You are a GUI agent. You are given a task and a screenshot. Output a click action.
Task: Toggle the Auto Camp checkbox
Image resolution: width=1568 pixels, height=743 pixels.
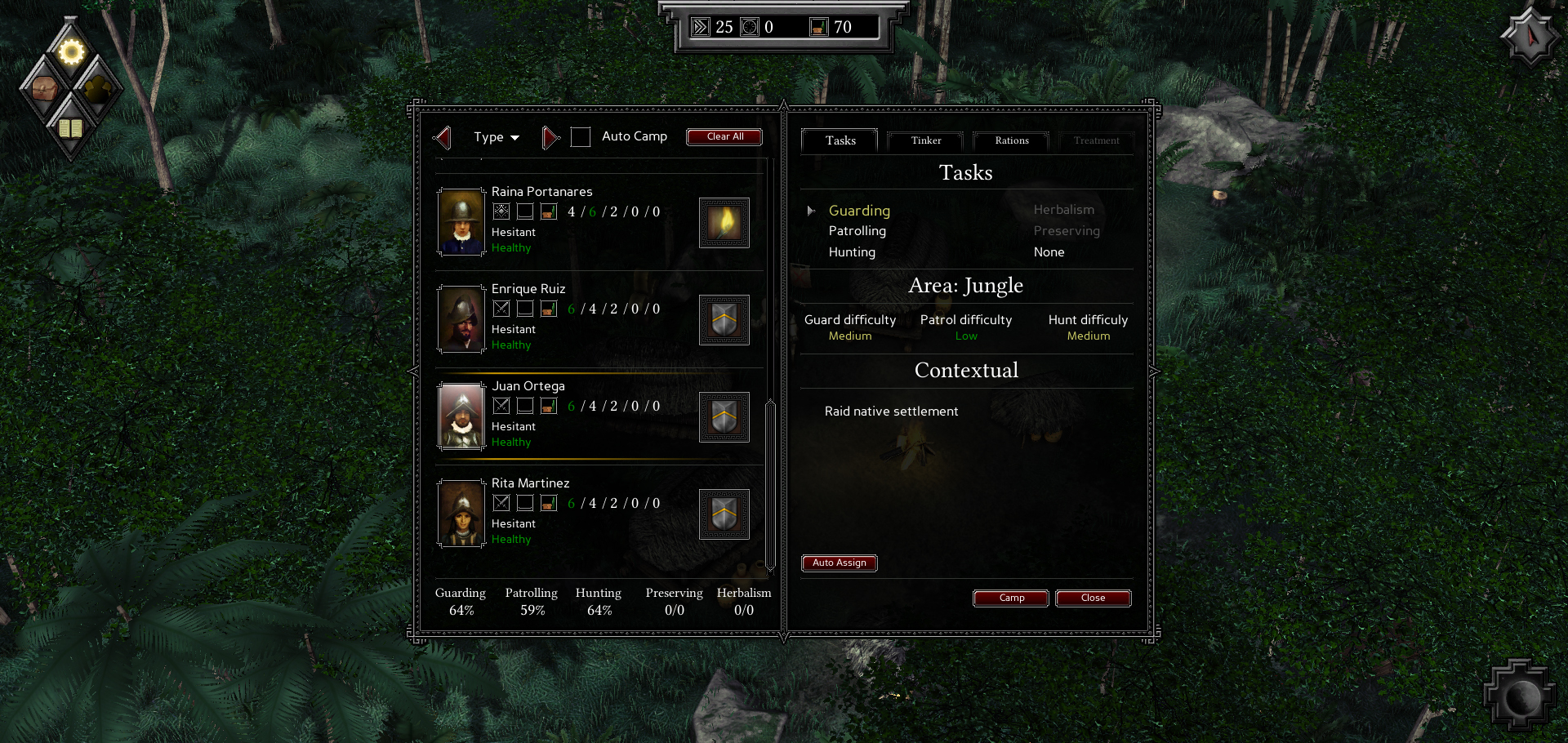pyautogui.click(x=581, y=137)
